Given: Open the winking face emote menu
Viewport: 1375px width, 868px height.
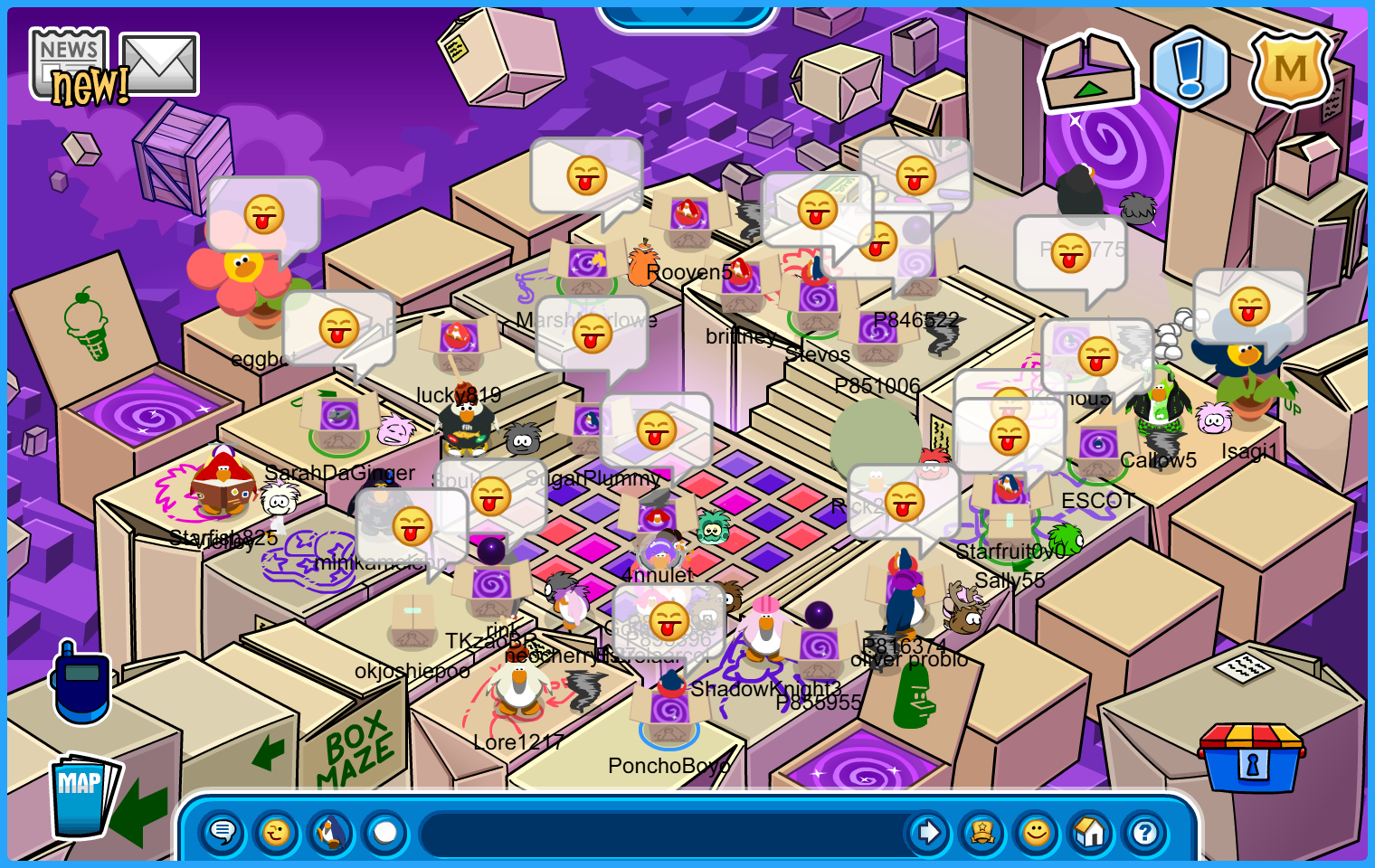Looking at the screenshot, I should coord(277,832).
